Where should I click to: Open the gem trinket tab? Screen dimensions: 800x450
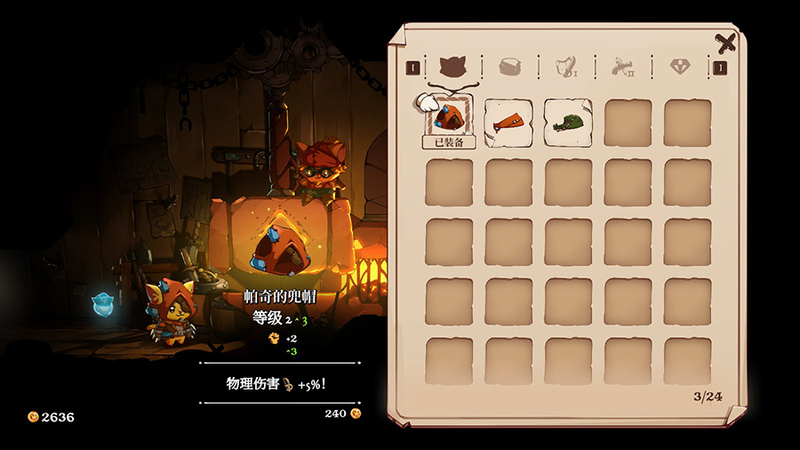(x=681, y=67)
